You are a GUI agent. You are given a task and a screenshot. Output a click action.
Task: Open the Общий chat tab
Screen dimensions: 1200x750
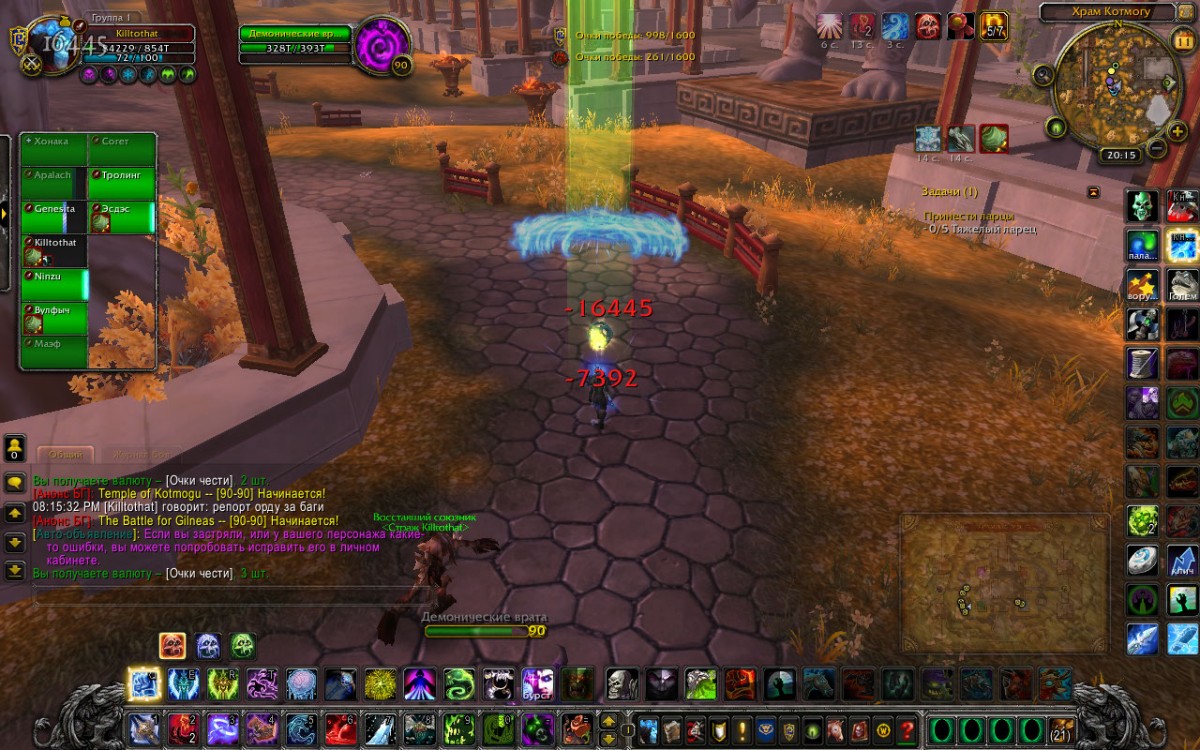click(x=66, y=455)
